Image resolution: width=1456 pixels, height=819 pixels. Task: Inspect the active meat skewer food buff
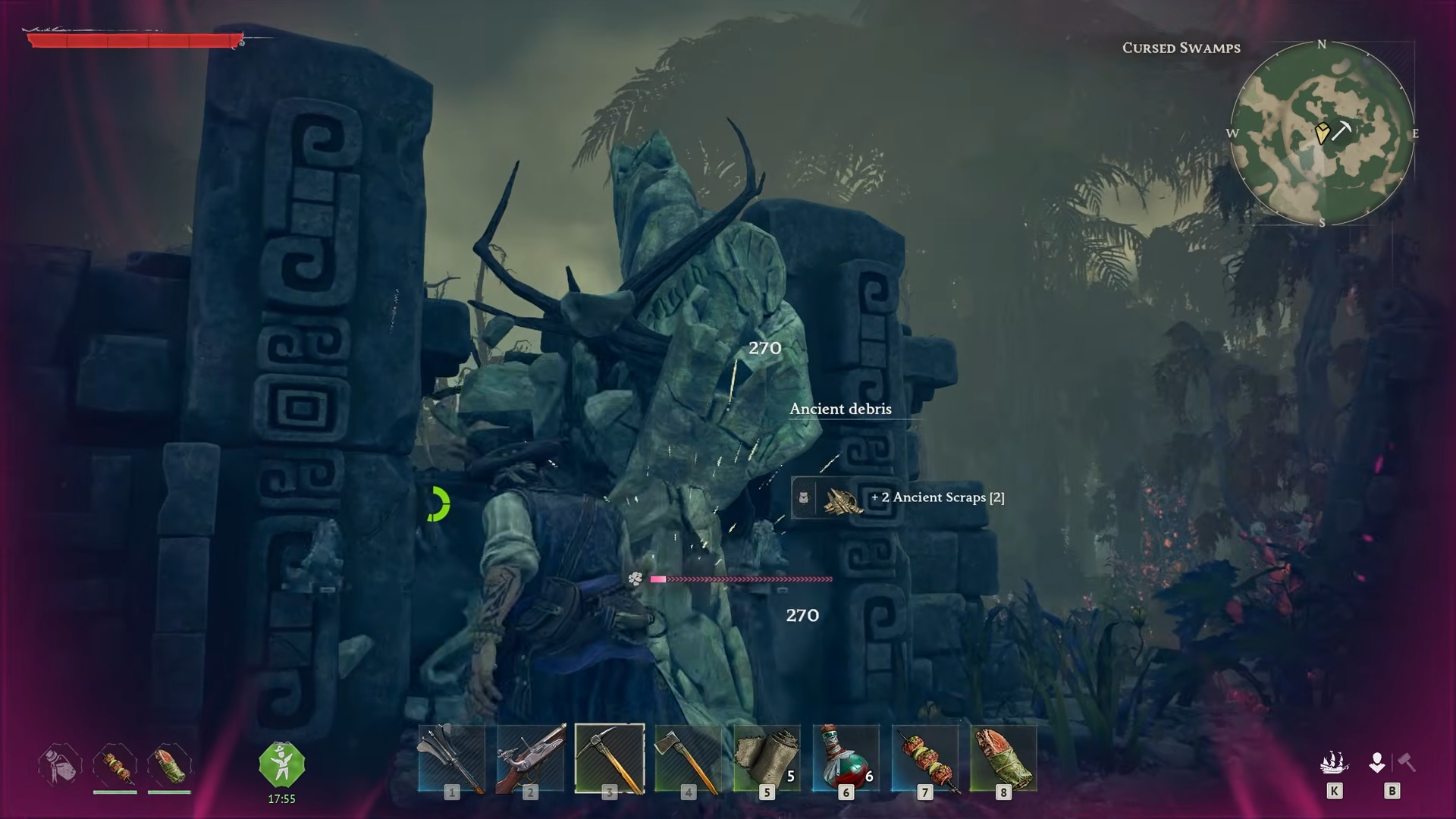(115, 764)
